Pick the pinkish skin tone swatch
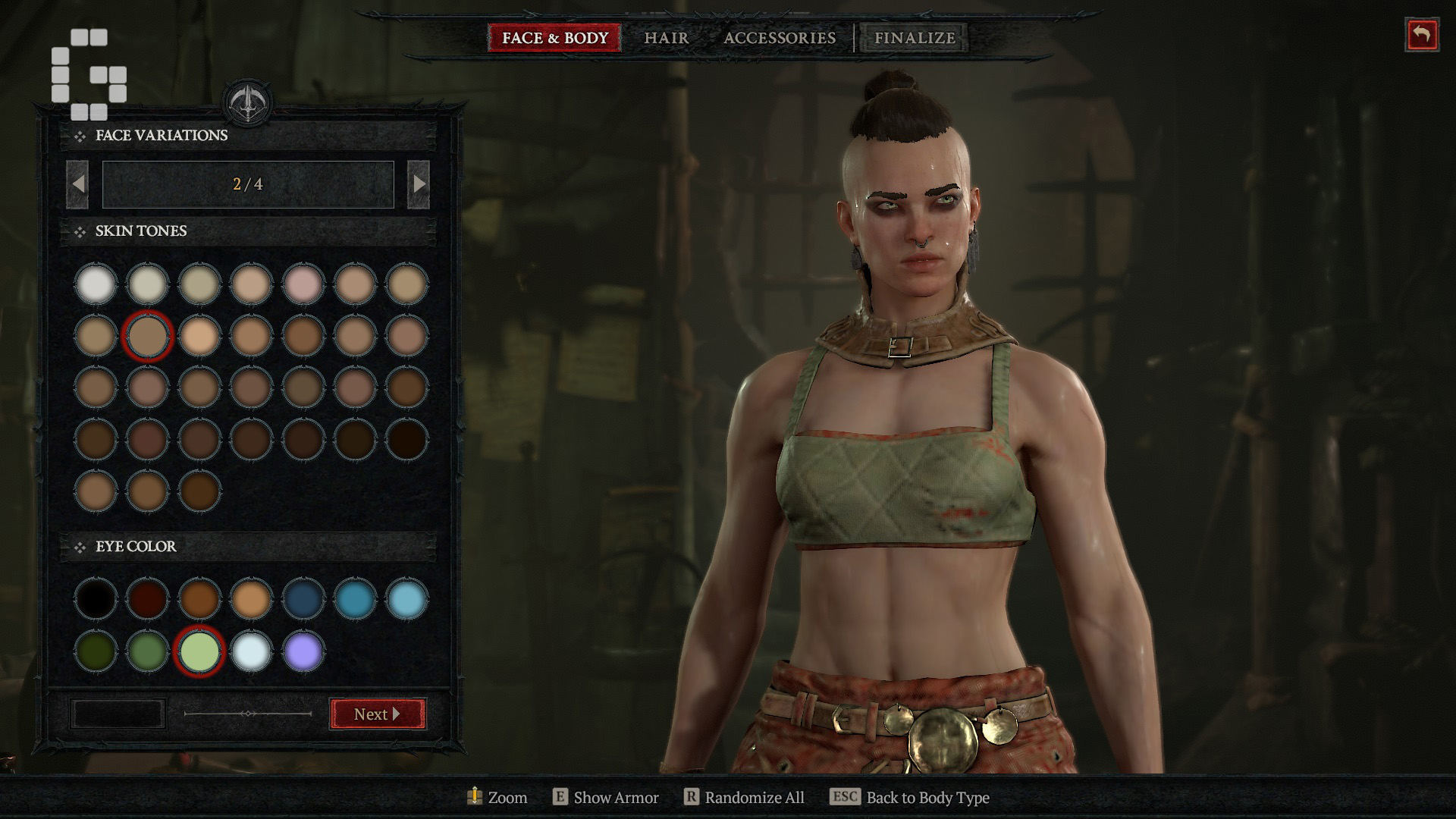Screen dimensions: 1456x819 [303, 284]
